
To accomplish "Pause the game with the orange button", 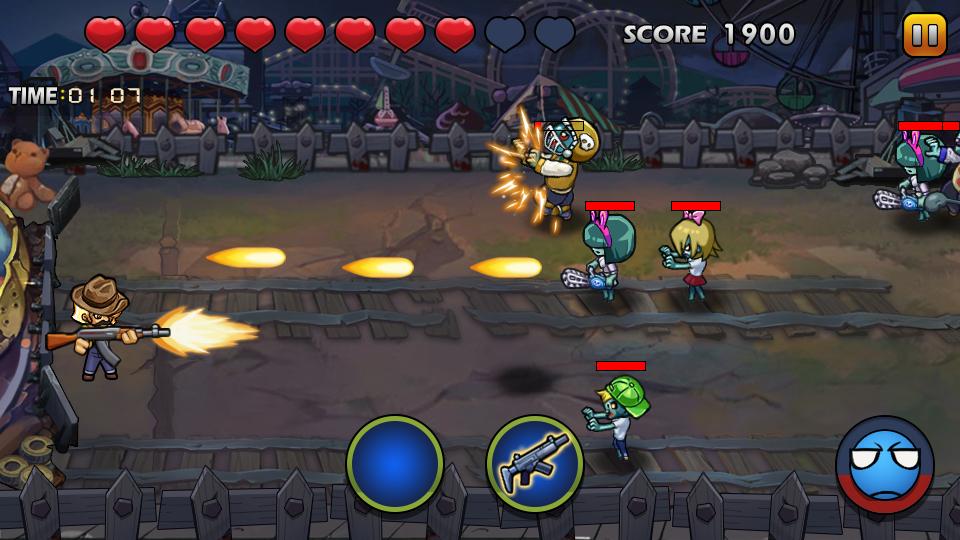I will tap(924, 35).
